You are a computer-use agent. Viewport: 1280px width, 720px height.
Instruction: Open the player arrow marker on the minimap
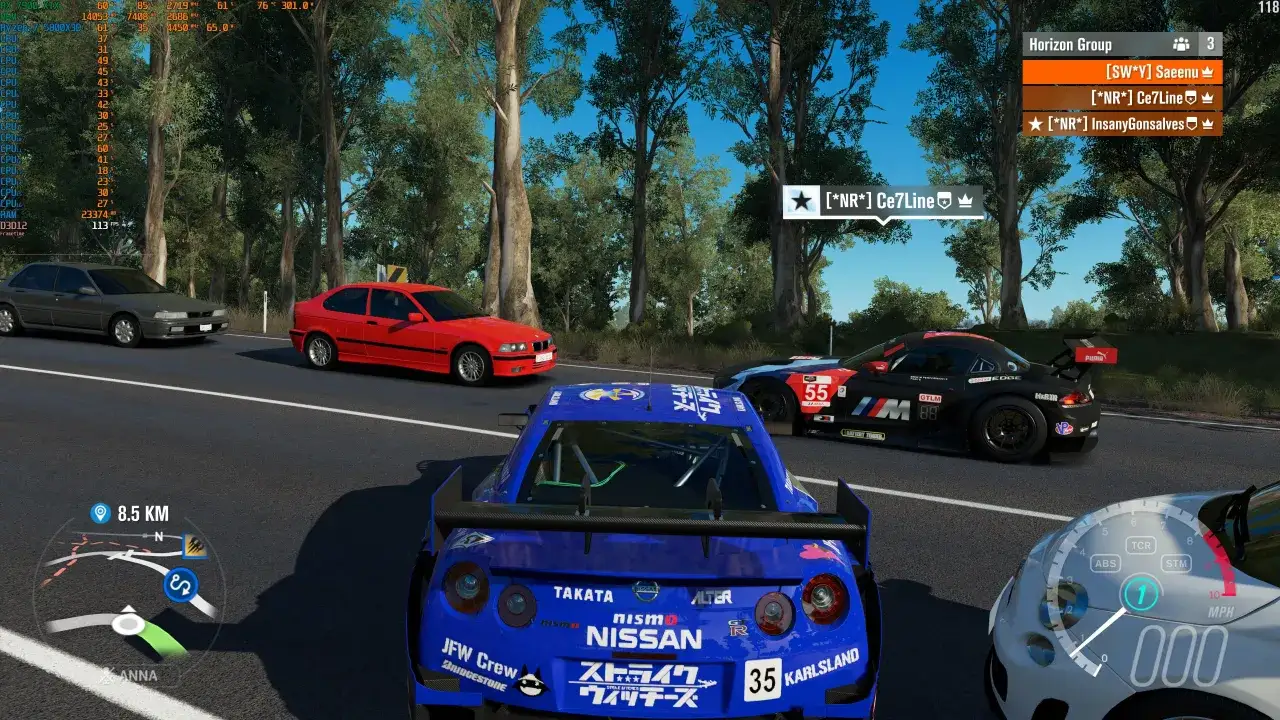[x=130, y=617]
